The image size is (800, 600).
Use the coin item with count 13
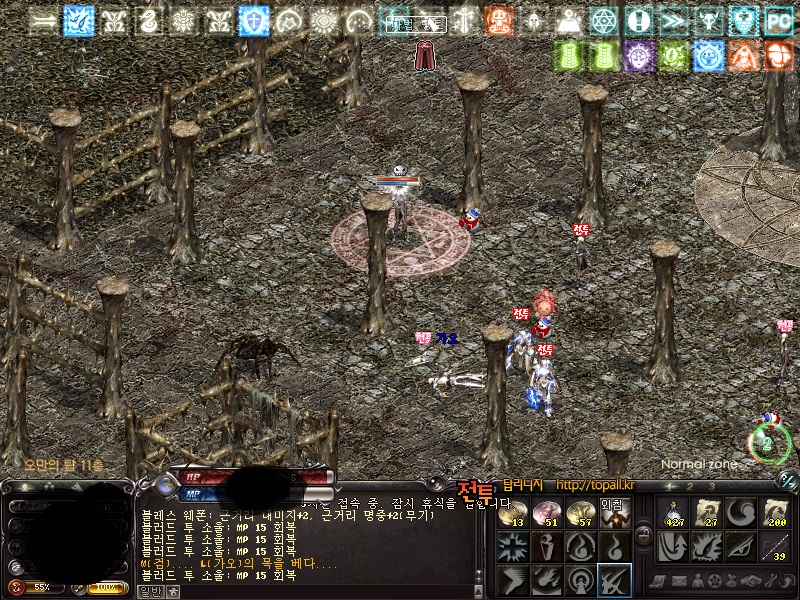coord(512,513)
